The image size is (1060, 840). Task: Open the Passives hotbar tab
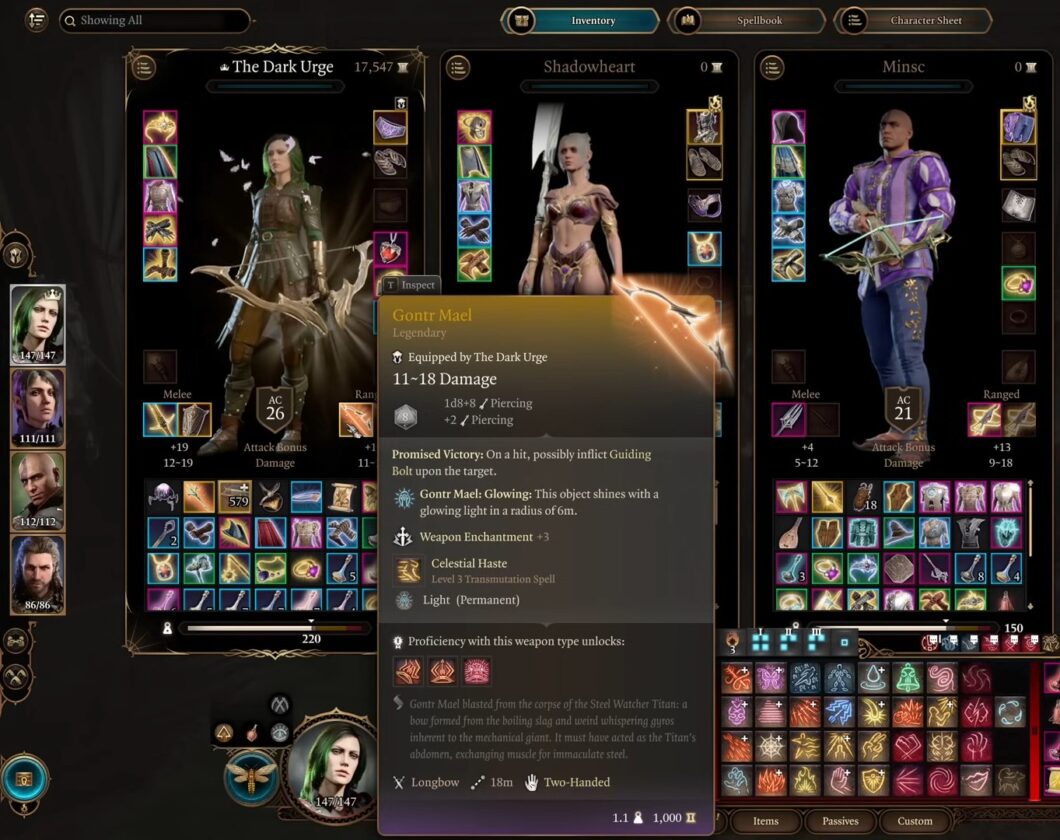point(839,821)
